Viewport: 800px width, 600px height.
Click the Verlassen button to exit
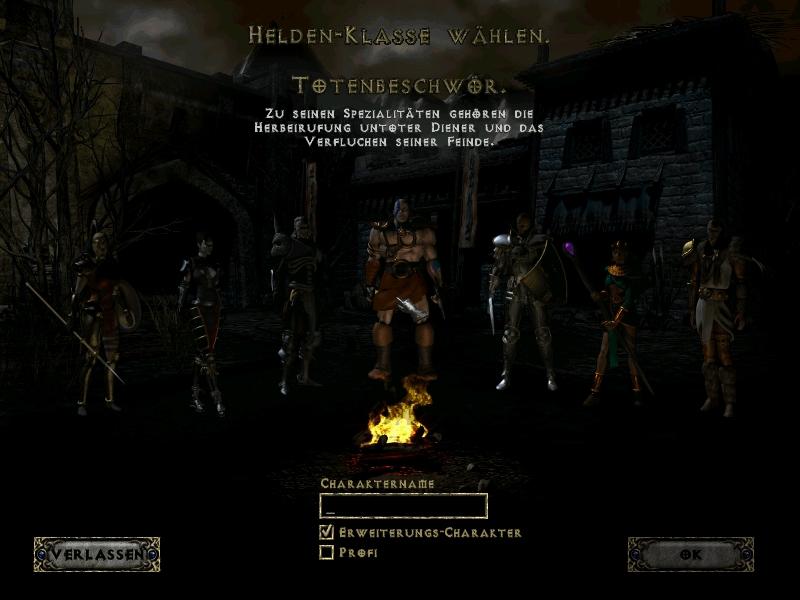click(97, 554)
